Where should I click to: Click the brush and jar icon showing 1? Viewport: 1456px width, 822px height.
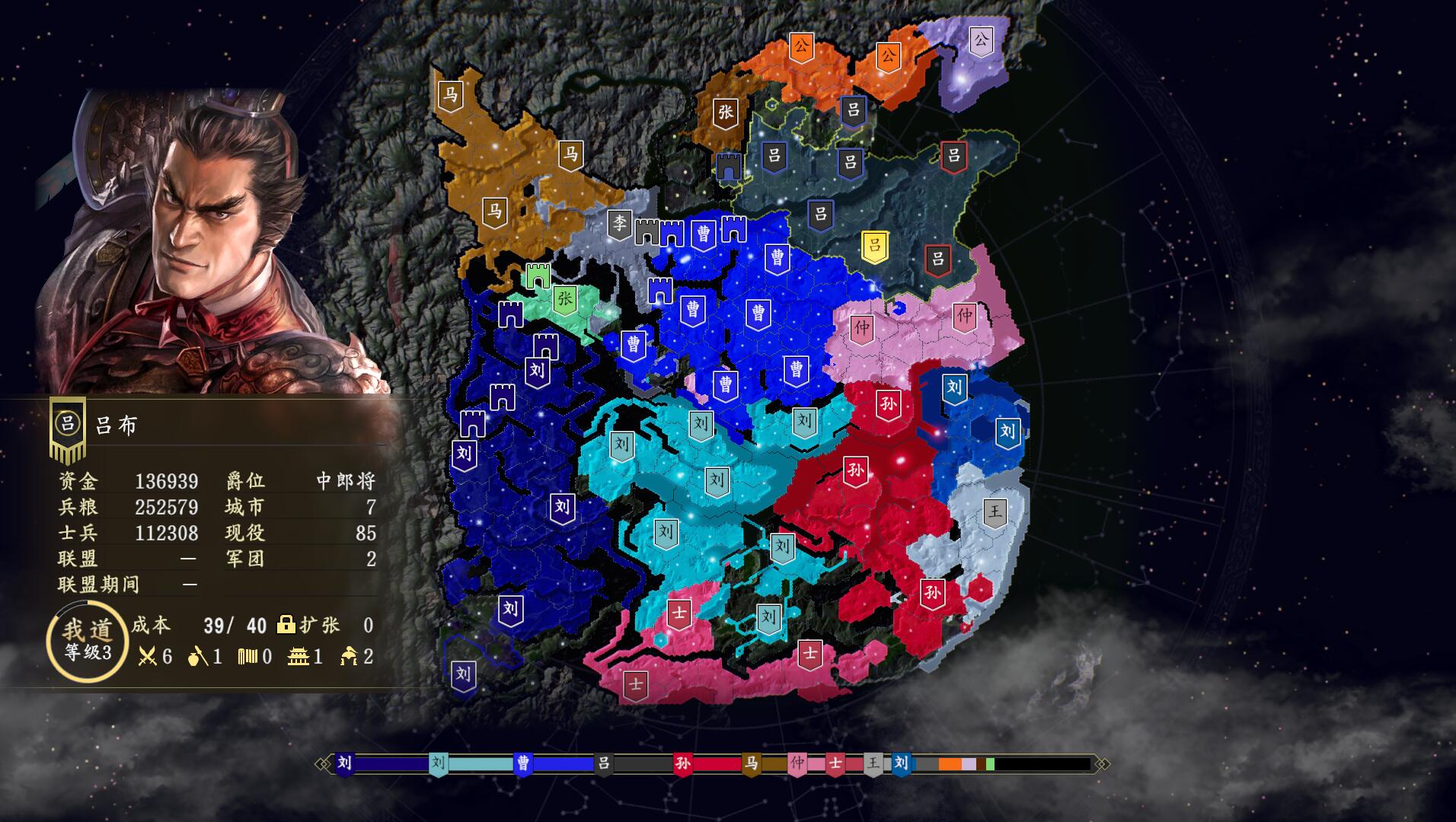coord(200,656)
